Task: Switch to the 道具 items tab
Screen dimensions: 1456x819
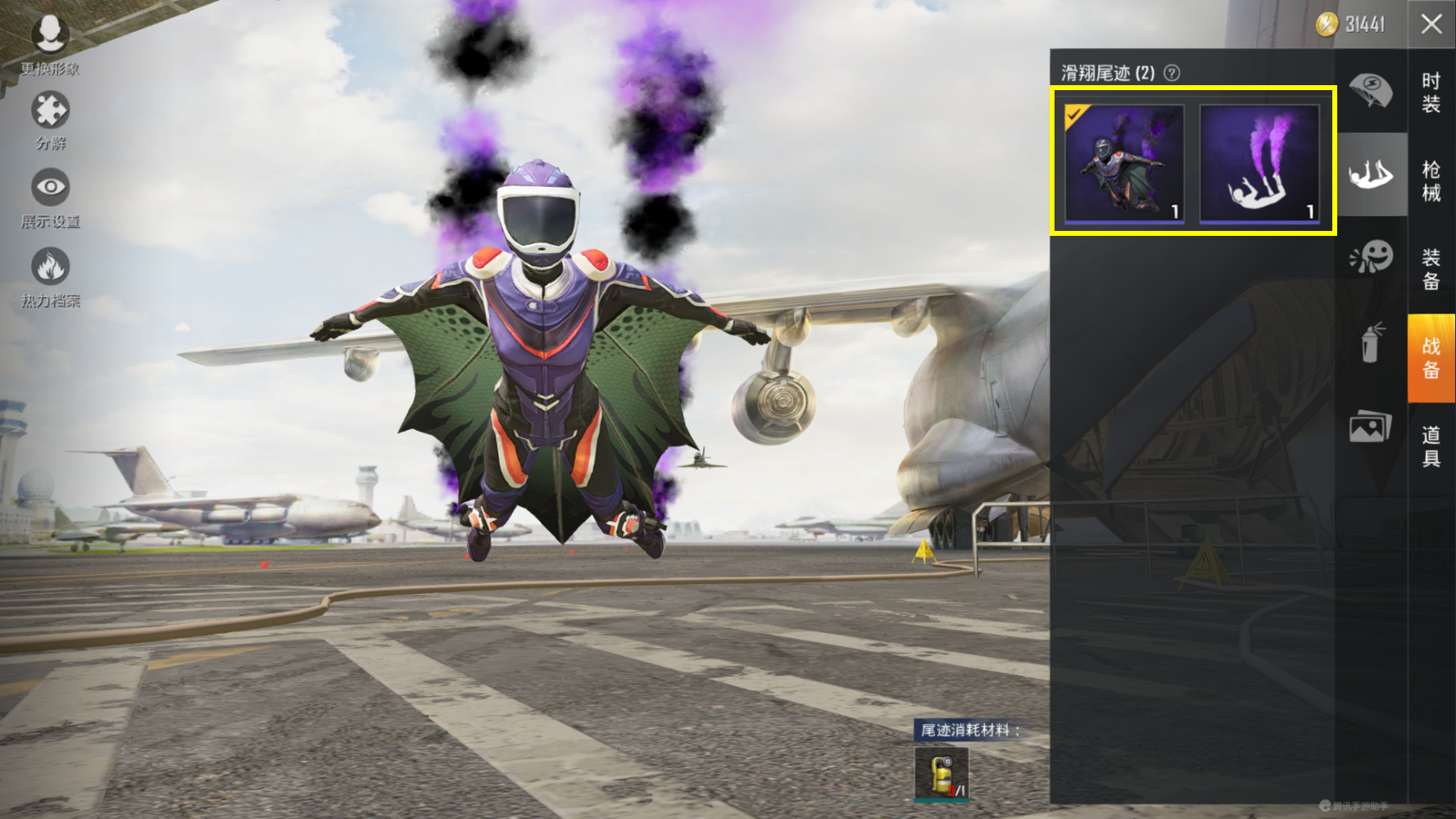Action: [x=1431, y=446]
